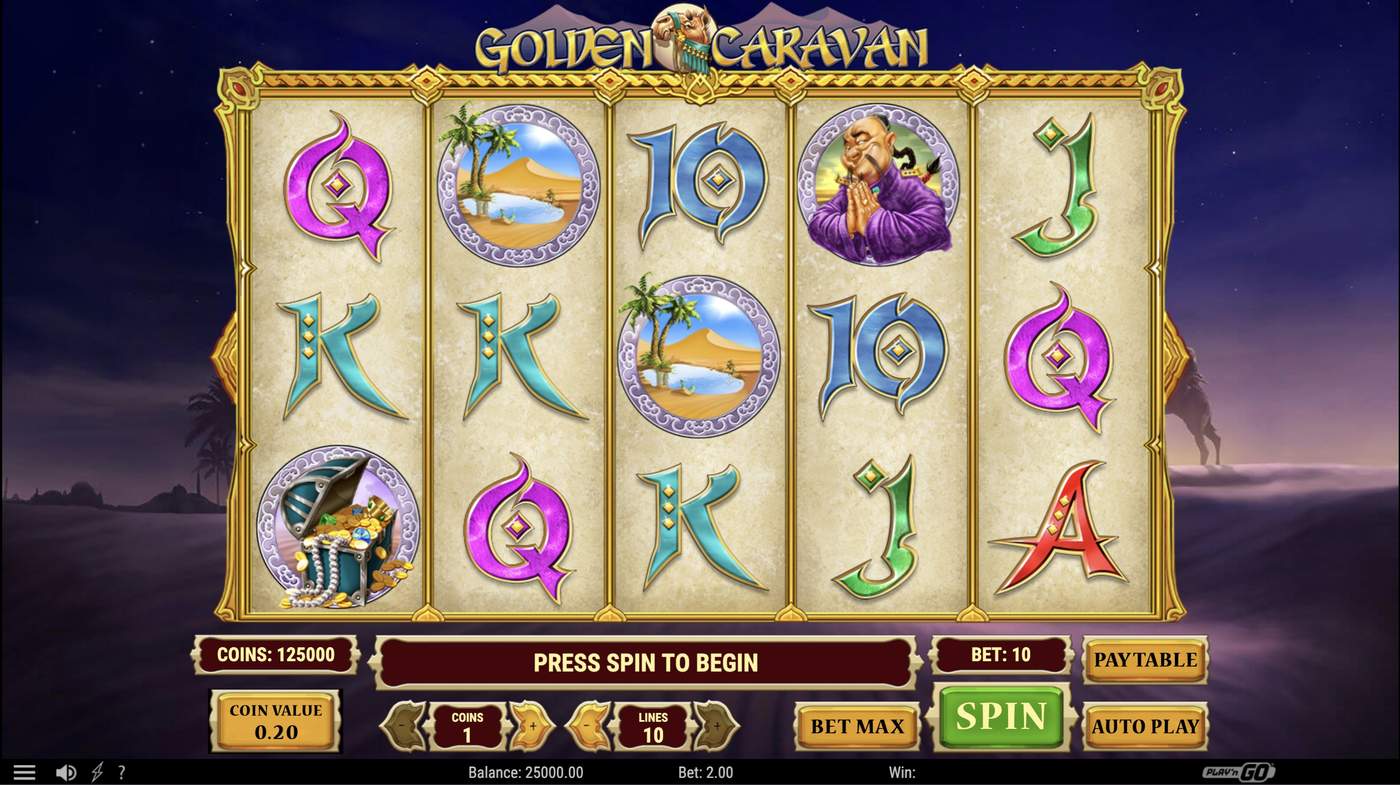Viewport: 1400px width, 785px height.
Task: Decrease coins with the minus arrow
Action: 403,724
